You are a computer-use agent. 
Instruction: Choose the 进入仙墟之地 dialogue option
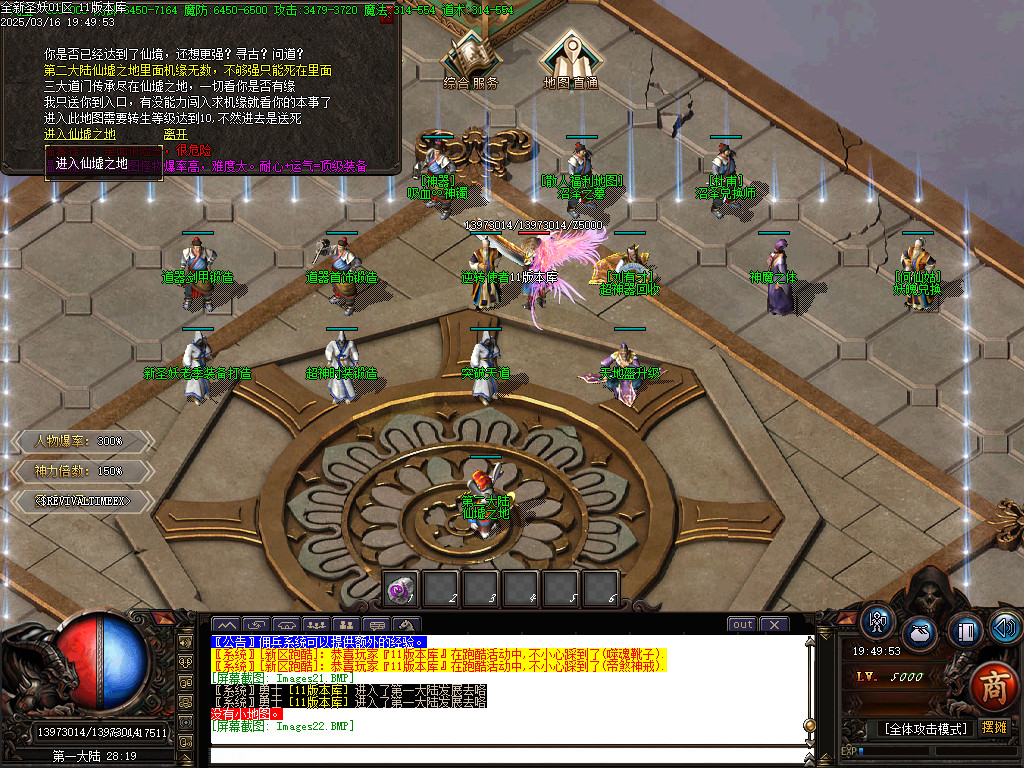[x=80, y=133]
